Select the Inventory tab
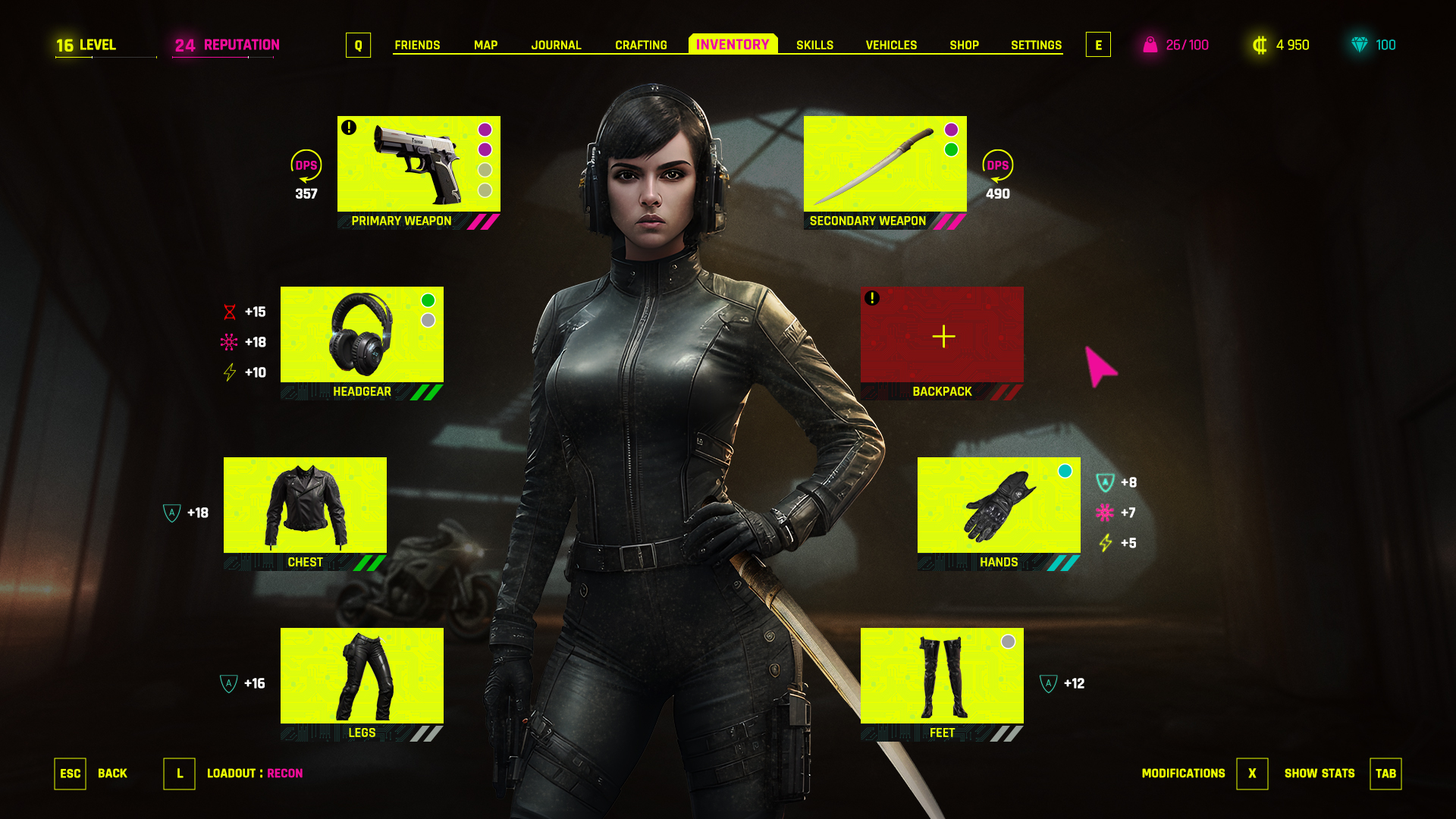 coord(733,45)
